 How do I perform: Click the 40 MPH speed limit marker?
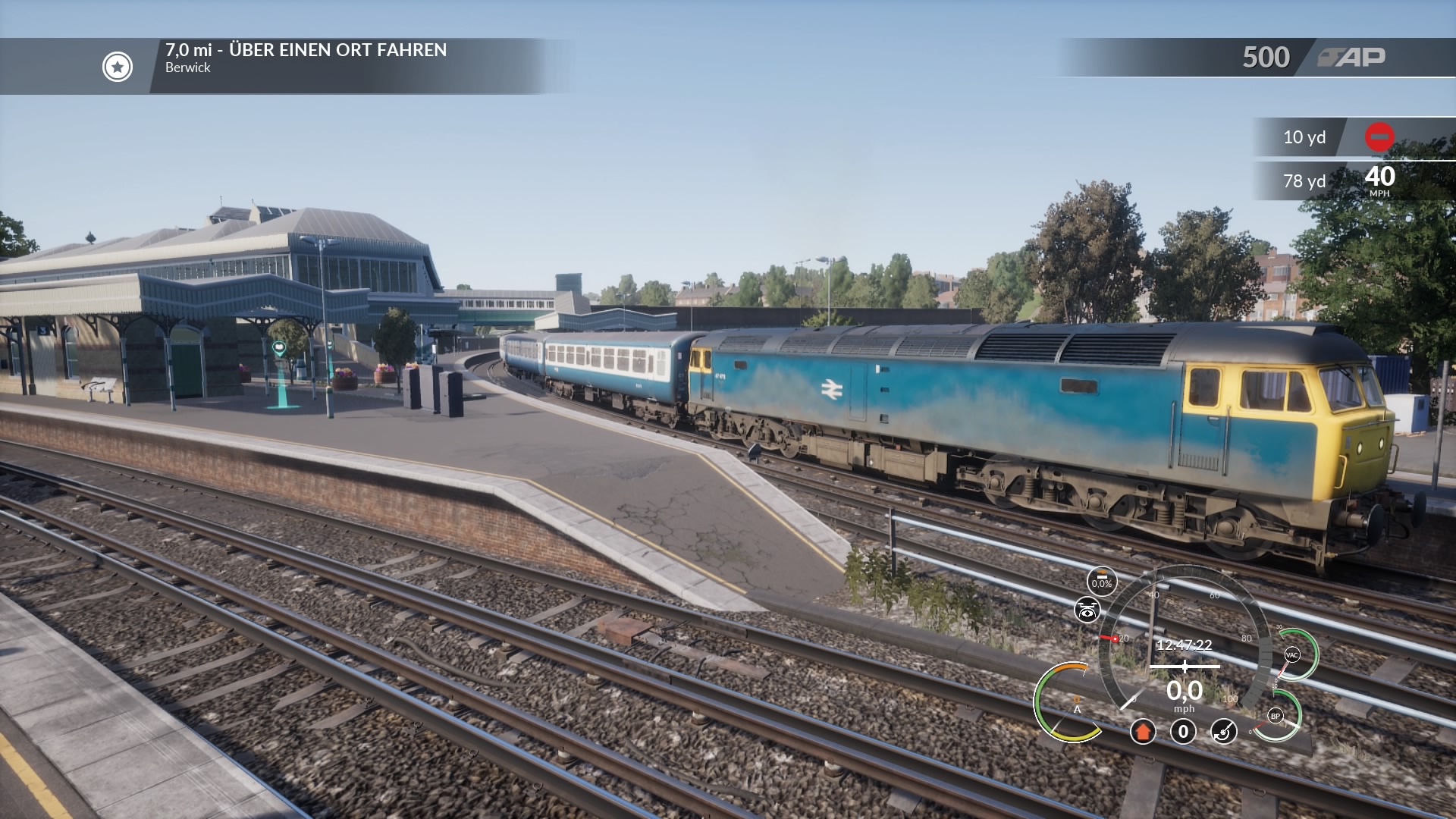(x=1379, y=180)
